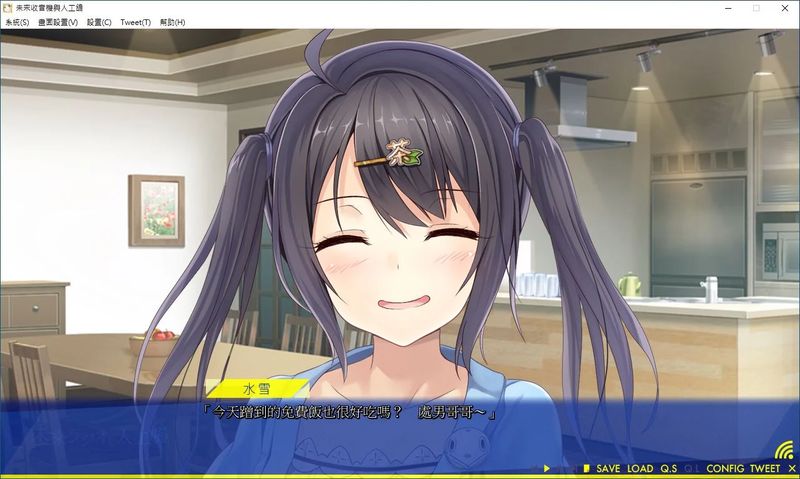Start auto-play with the yellow triangle
800x479 pixels.
(x=547, y=469)
